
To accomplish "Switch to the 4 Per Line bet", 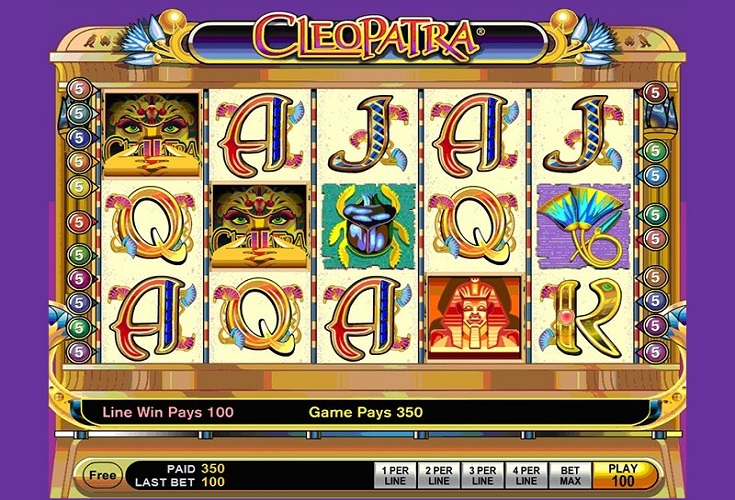I will click(x=525, y=474).
